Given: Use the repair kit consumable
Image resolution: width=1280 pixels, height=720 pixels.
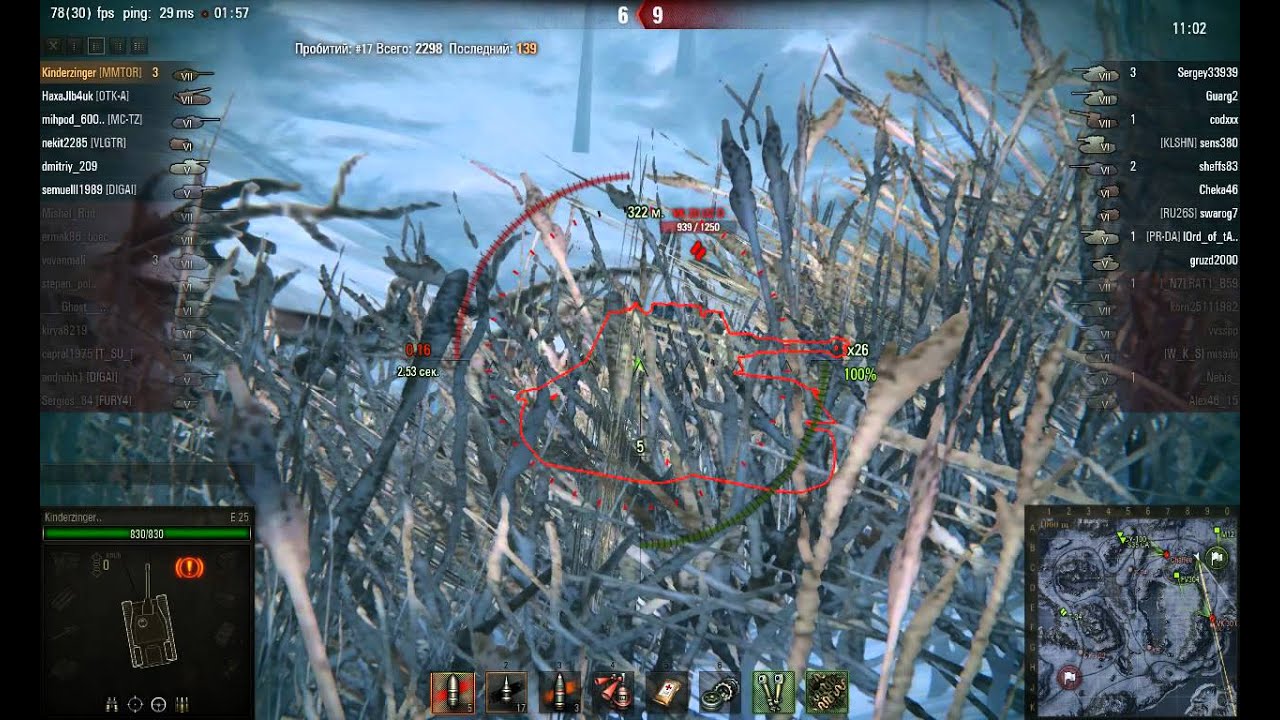Looking at the screenshot, I should coord(720,691).
